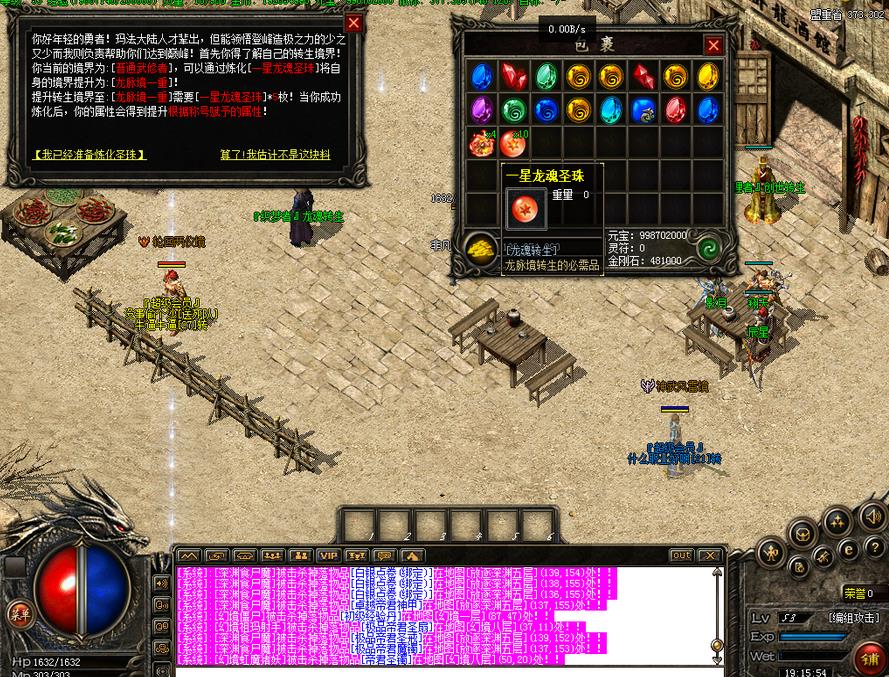The width and height of the screenshot is (889, 677).
Task: Choose the "我已经准备炼化圣珠" dialogue option
Action: tap(90, 155)
